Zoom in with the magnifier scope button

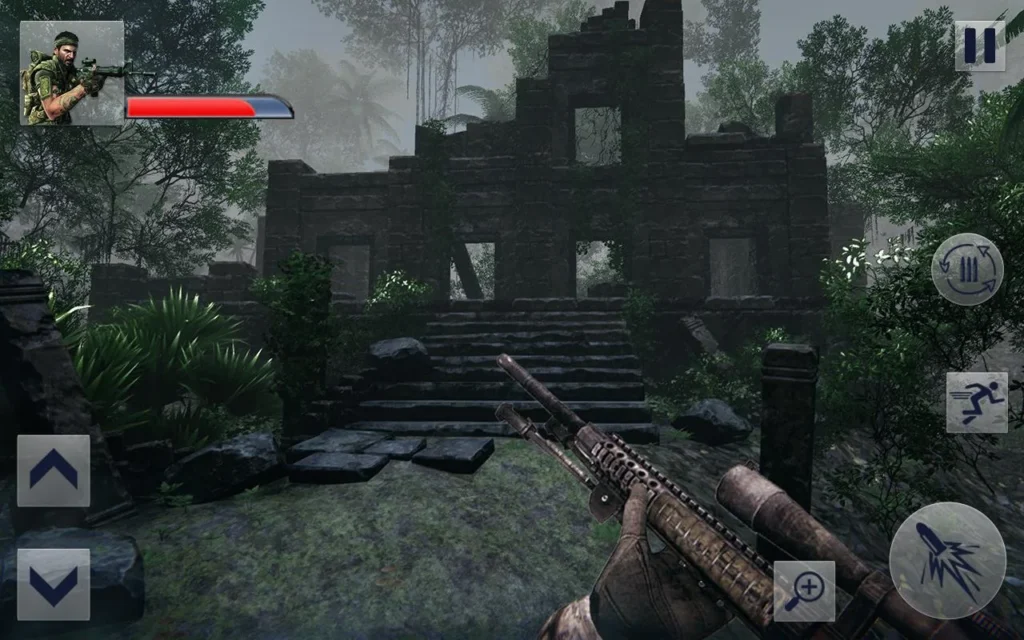click(804, 590)
